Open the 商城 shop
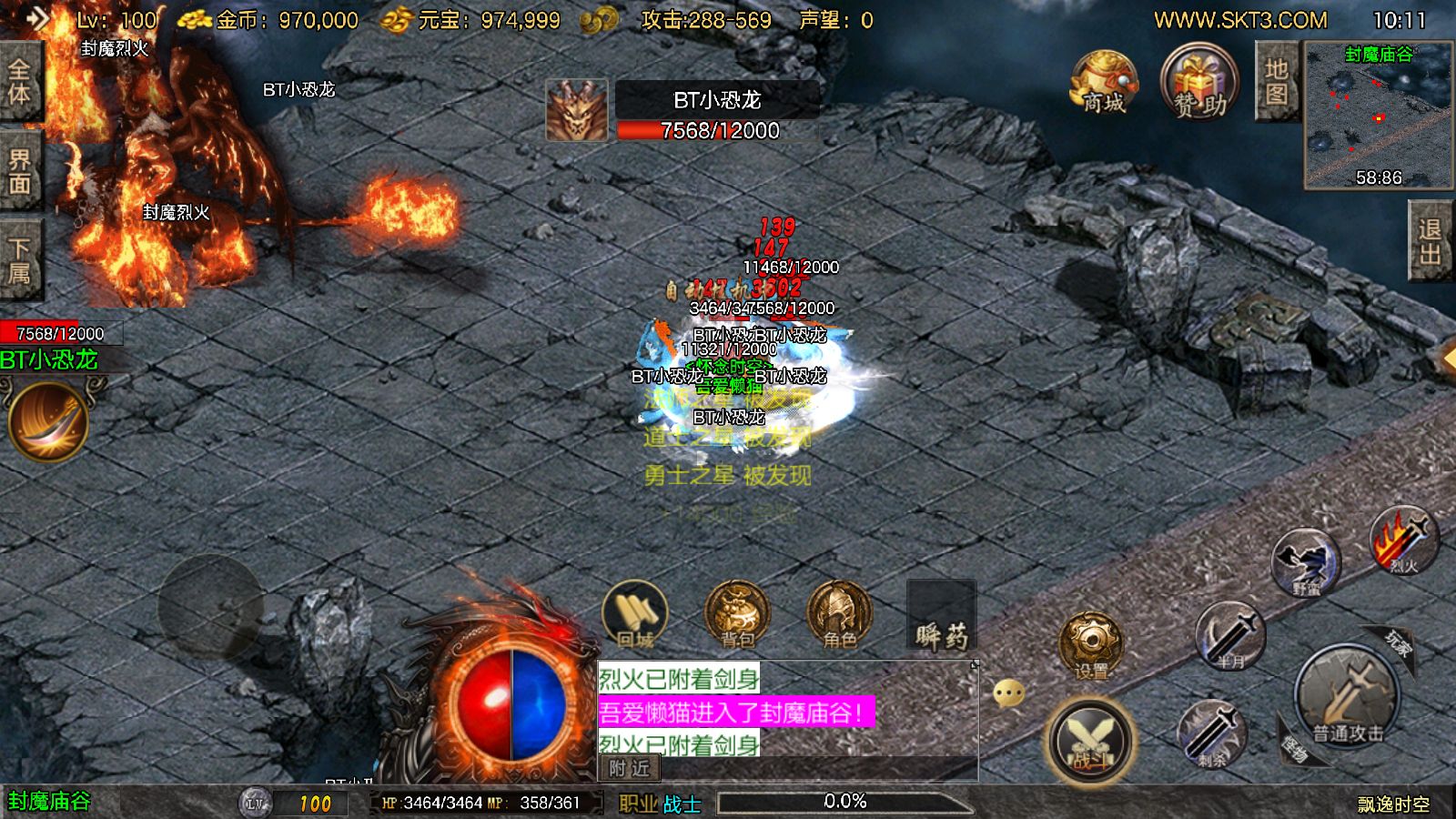The width and height of the screenshot is (1456, 819). pos(1103,84)
